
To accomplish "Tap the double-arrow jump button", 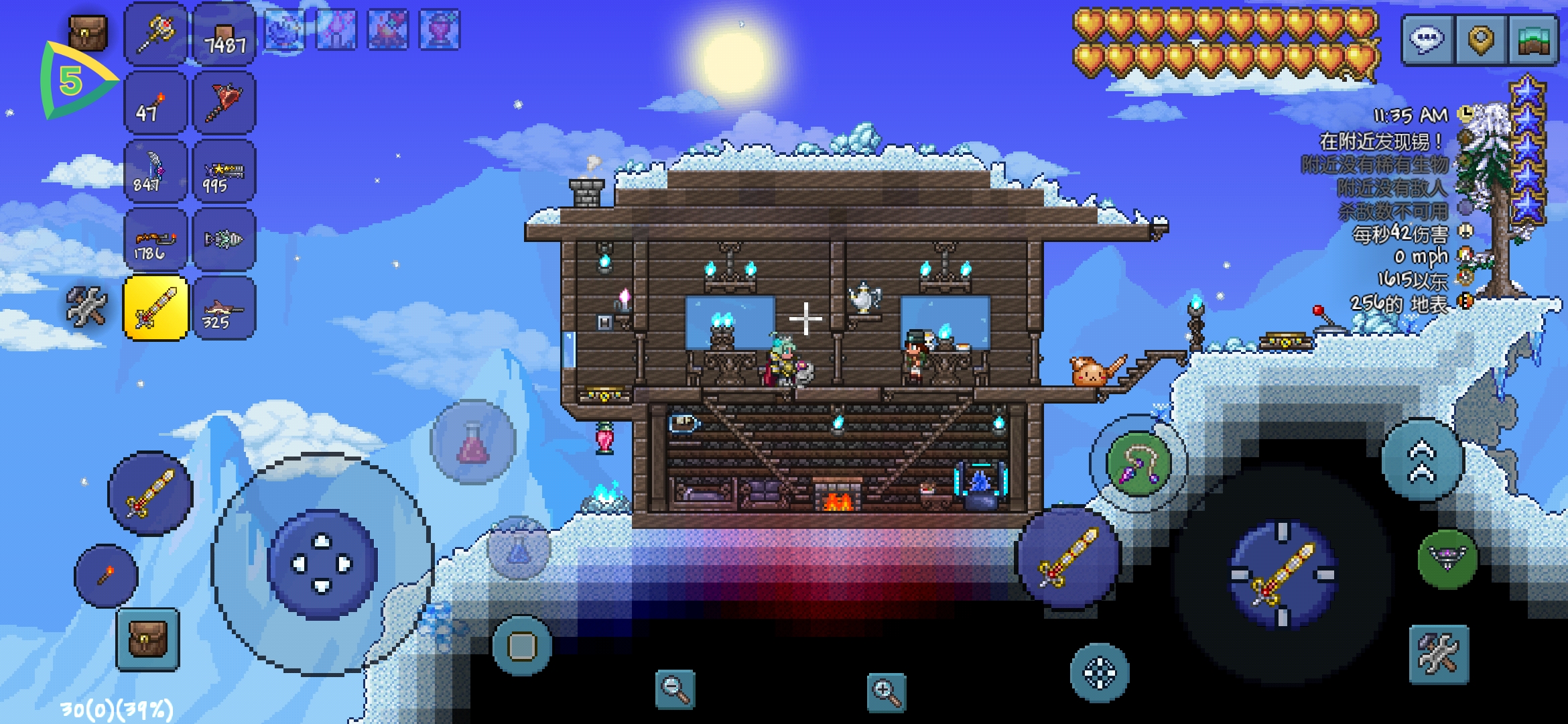I will (x=1422, y=461).
